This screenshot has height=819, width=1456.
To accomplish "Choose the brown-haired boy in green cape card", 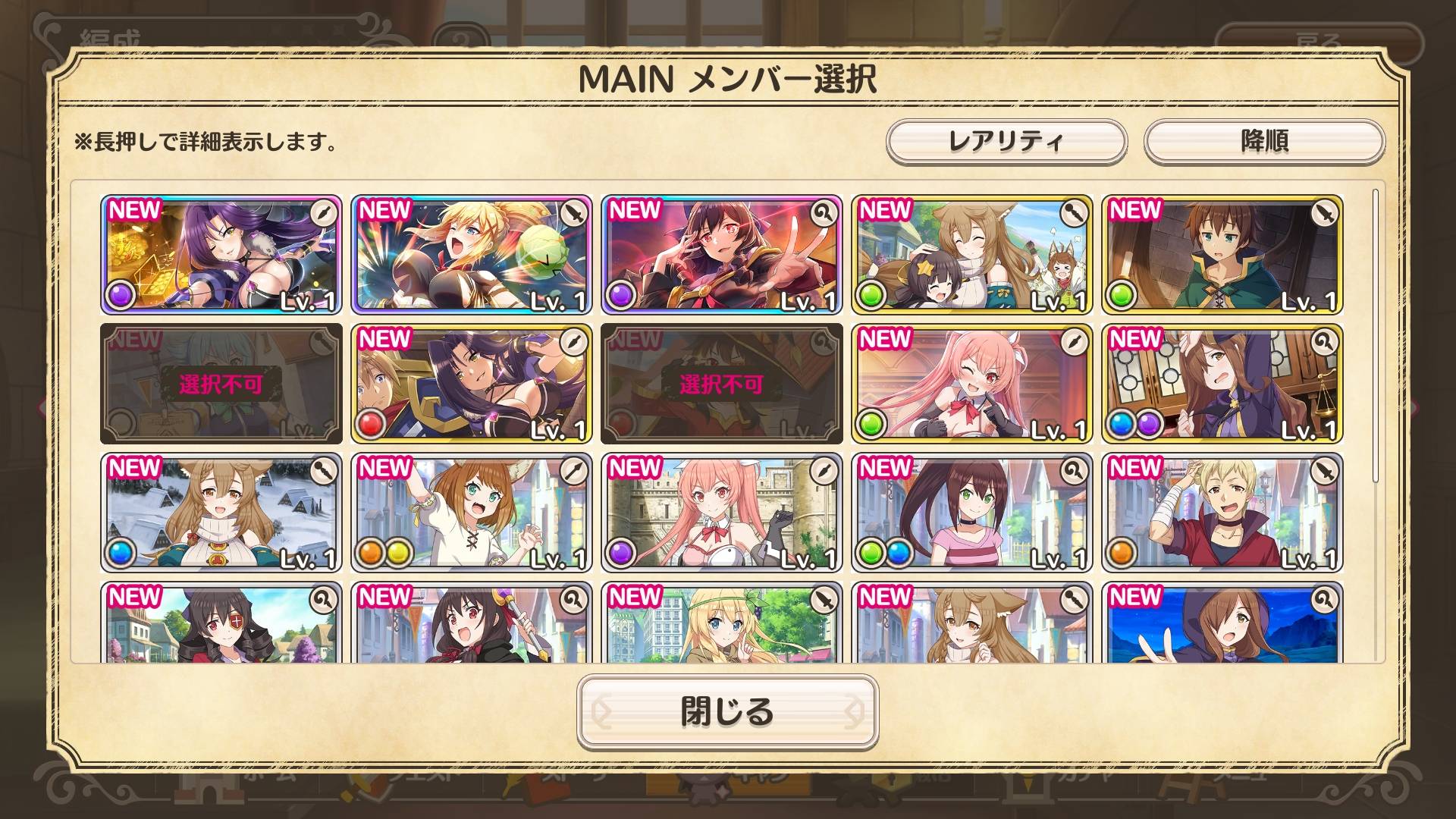I will pos(1222,255).
